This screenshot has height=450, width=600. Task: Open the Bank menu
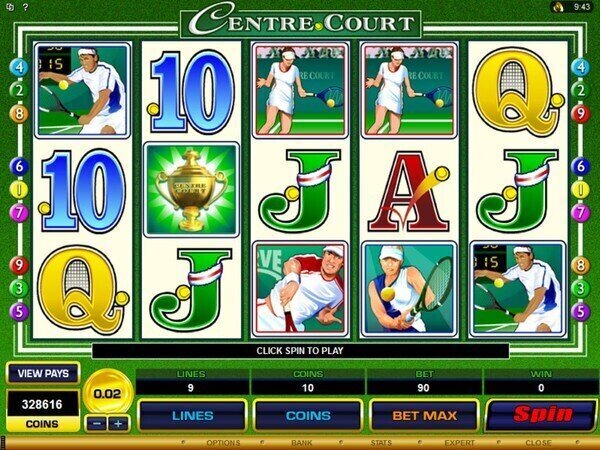[x=301, y=442]
